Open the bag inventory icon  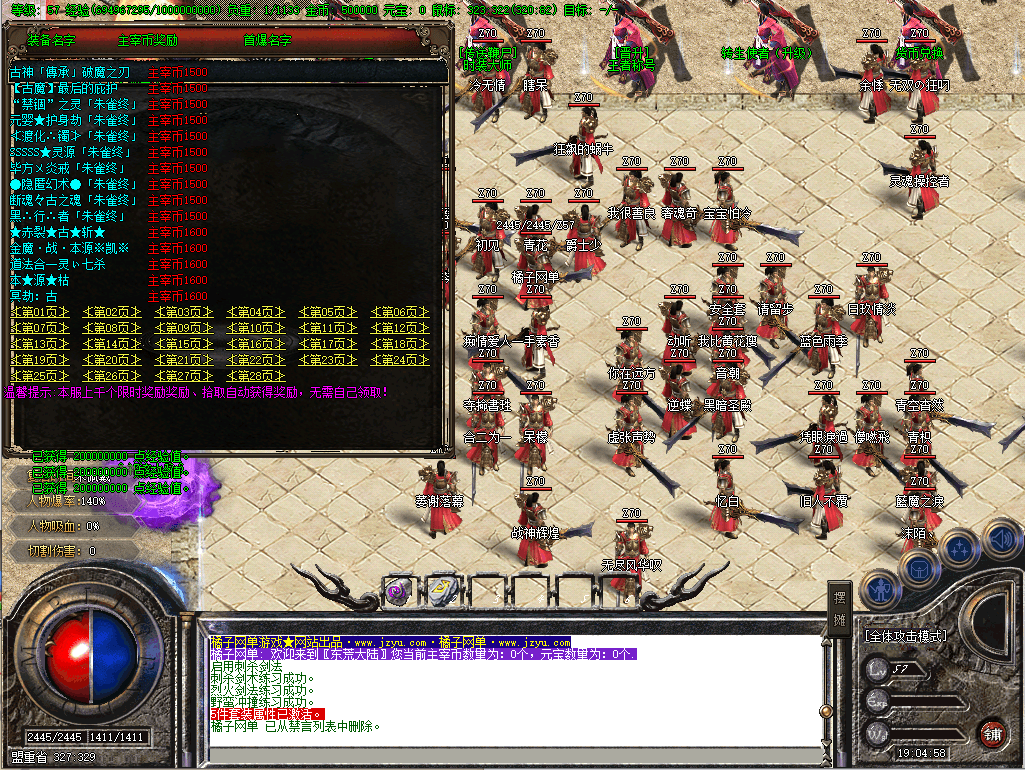point(918,567)
